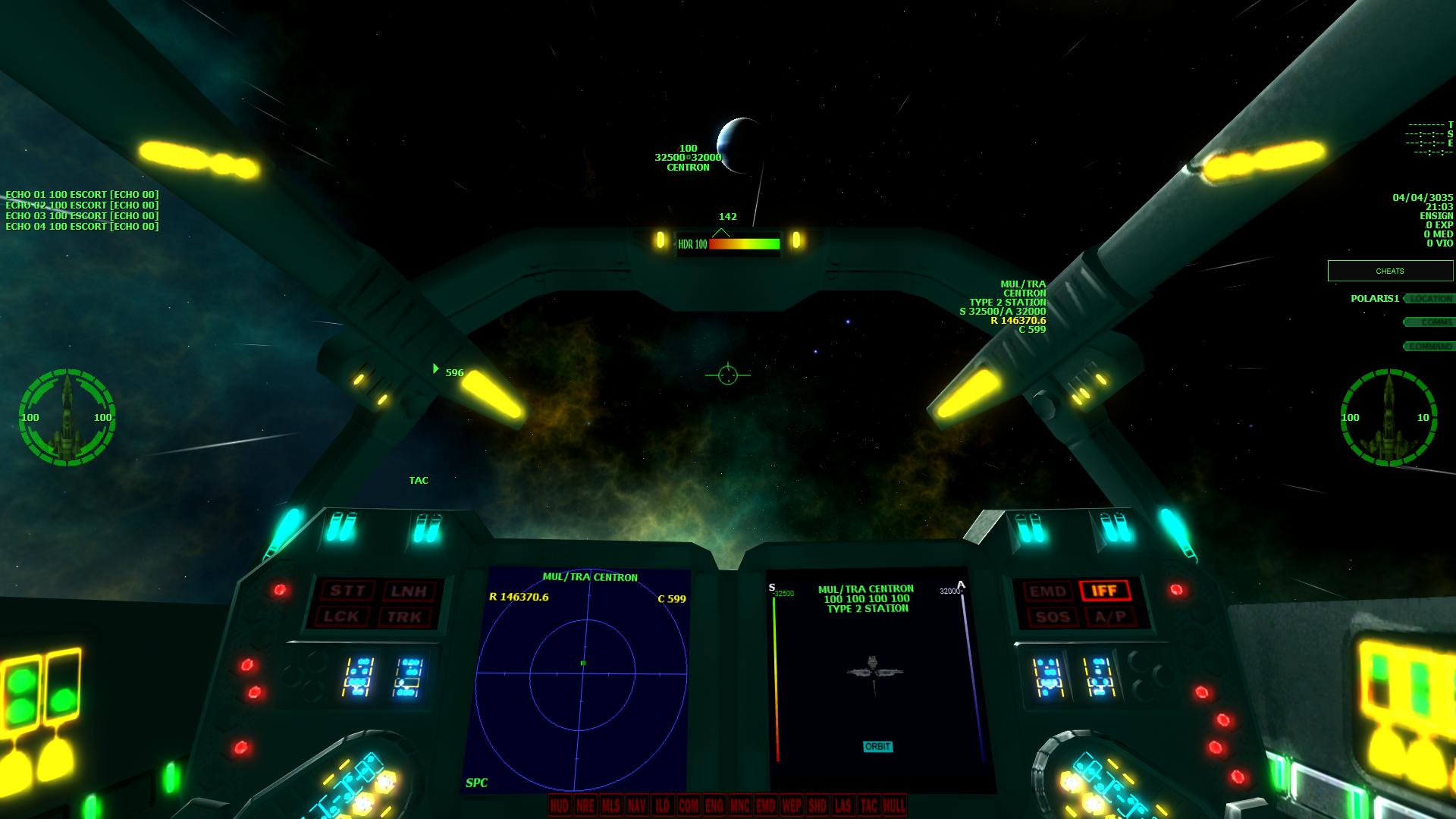Screen dimensions: 1456x819
Task: Click the TAC label above the left console
Action: 418,480
